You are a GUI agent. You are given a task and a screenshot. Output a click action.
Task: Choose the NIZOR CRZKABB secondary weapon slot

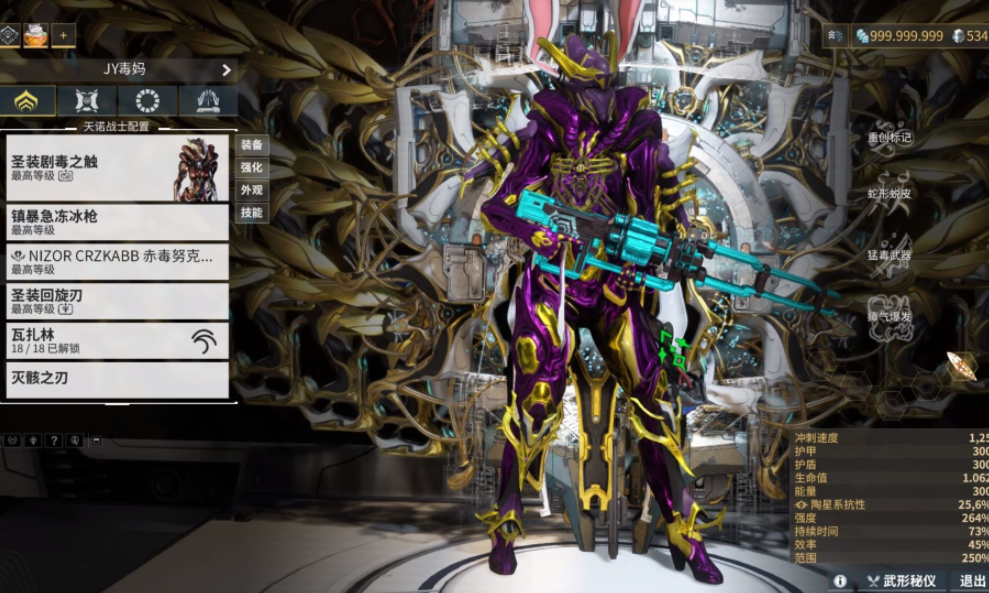pos(117,261)
